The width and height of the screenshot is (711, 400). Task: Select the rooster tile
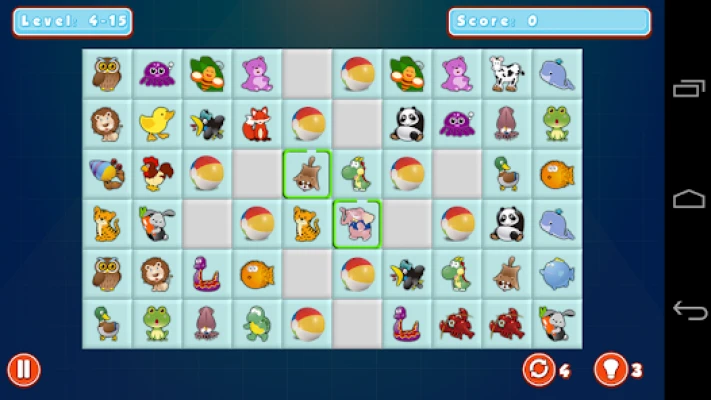point(157,174)
